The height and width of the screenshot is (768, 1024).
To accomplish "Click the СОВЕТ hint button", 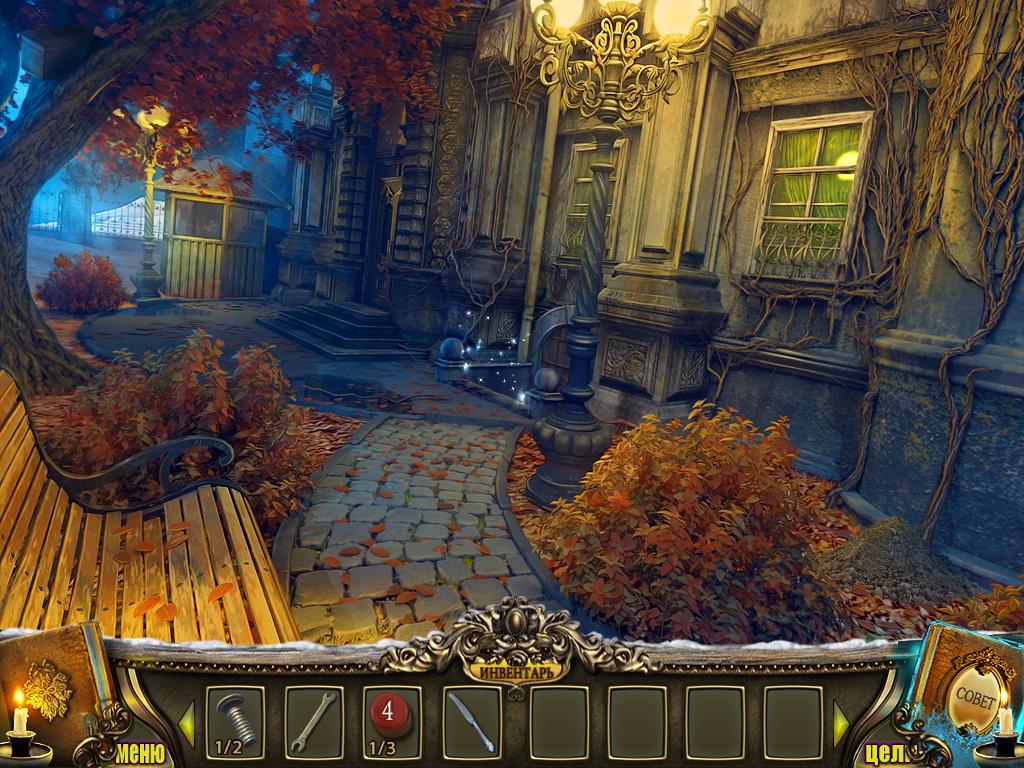I will [x=974, y=694].
